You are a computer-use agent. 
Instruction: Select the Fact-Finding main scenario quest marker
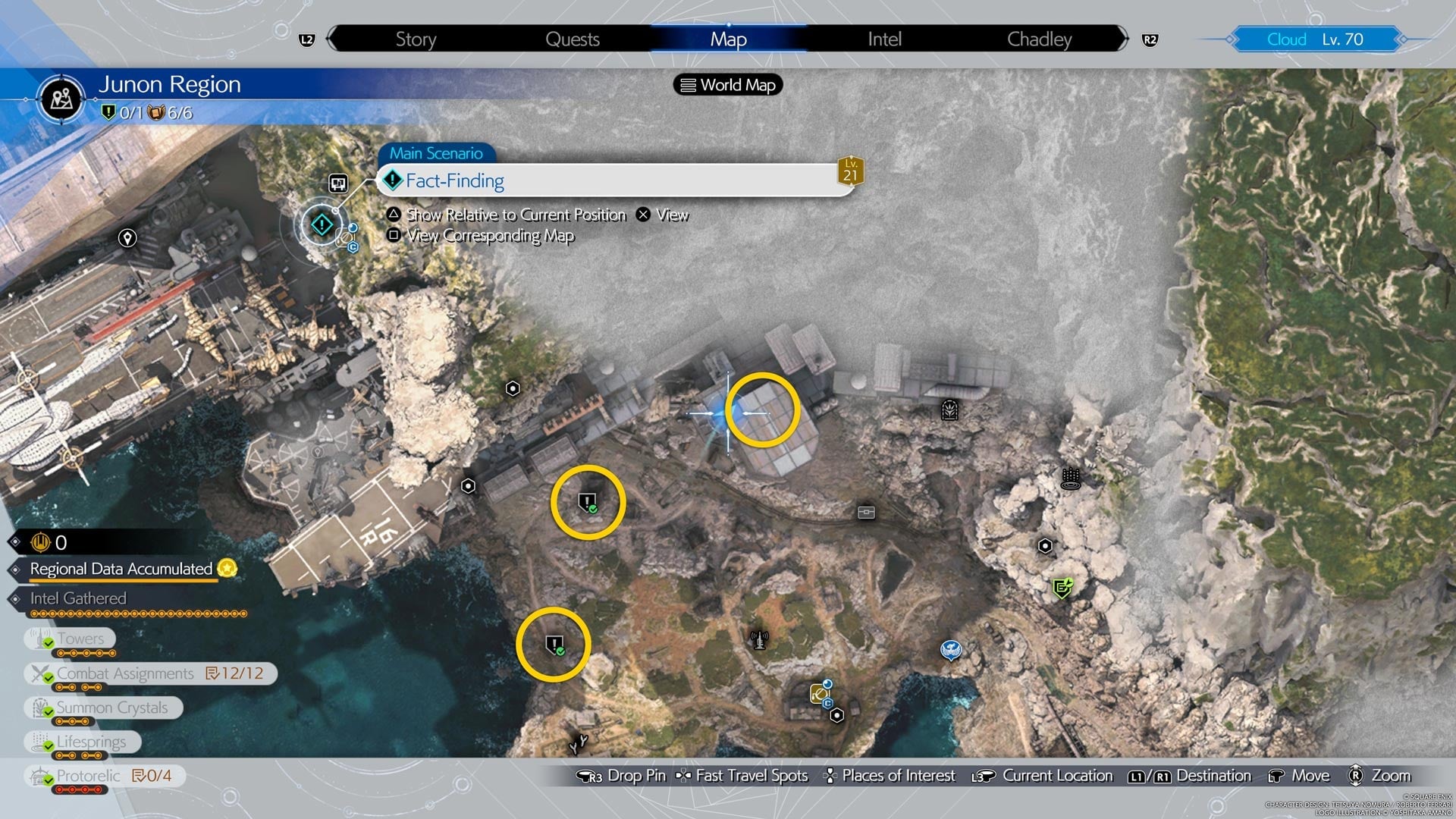click(x=321, y=225)
